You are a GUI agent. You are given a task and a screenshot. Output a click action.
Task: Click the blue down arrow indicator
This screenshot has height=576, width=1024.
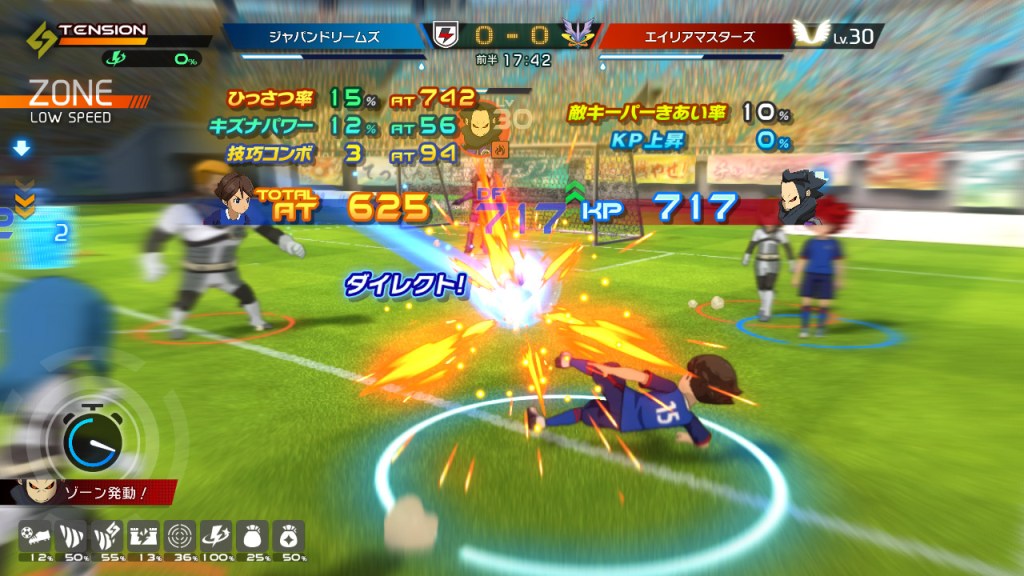coord(22,150)
